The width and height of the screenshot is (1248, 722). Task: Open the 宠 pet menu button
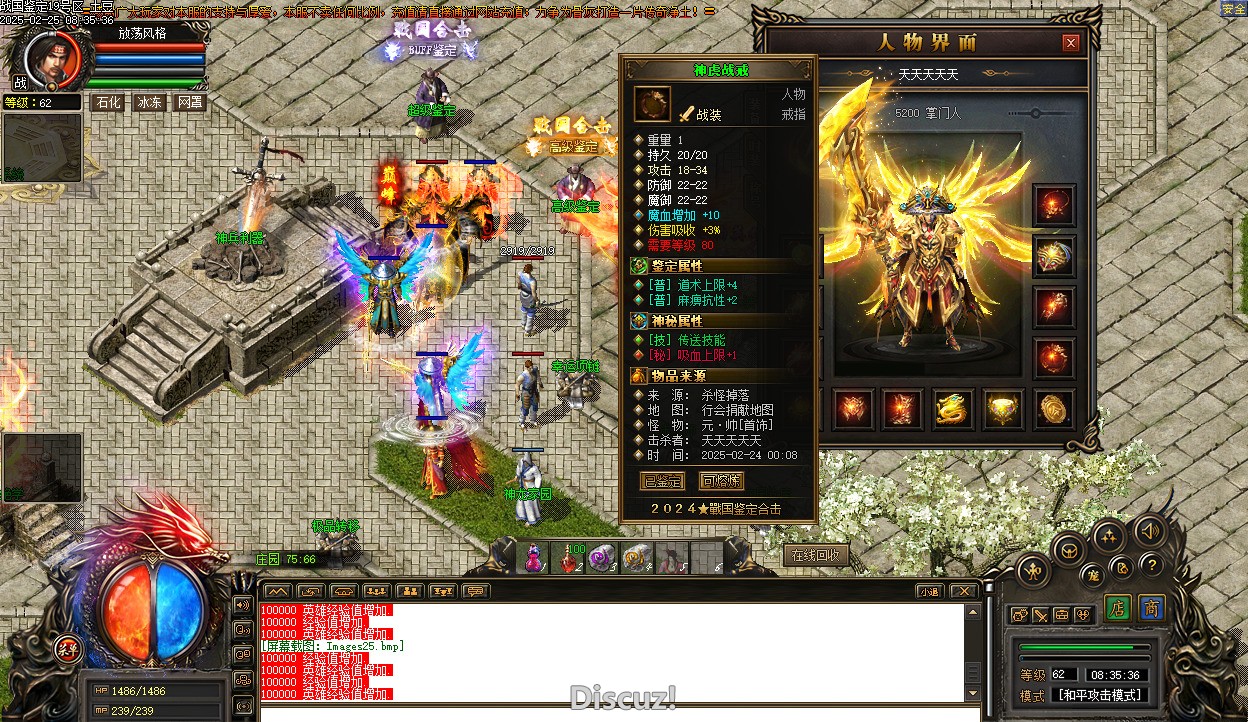[1093, 574]
